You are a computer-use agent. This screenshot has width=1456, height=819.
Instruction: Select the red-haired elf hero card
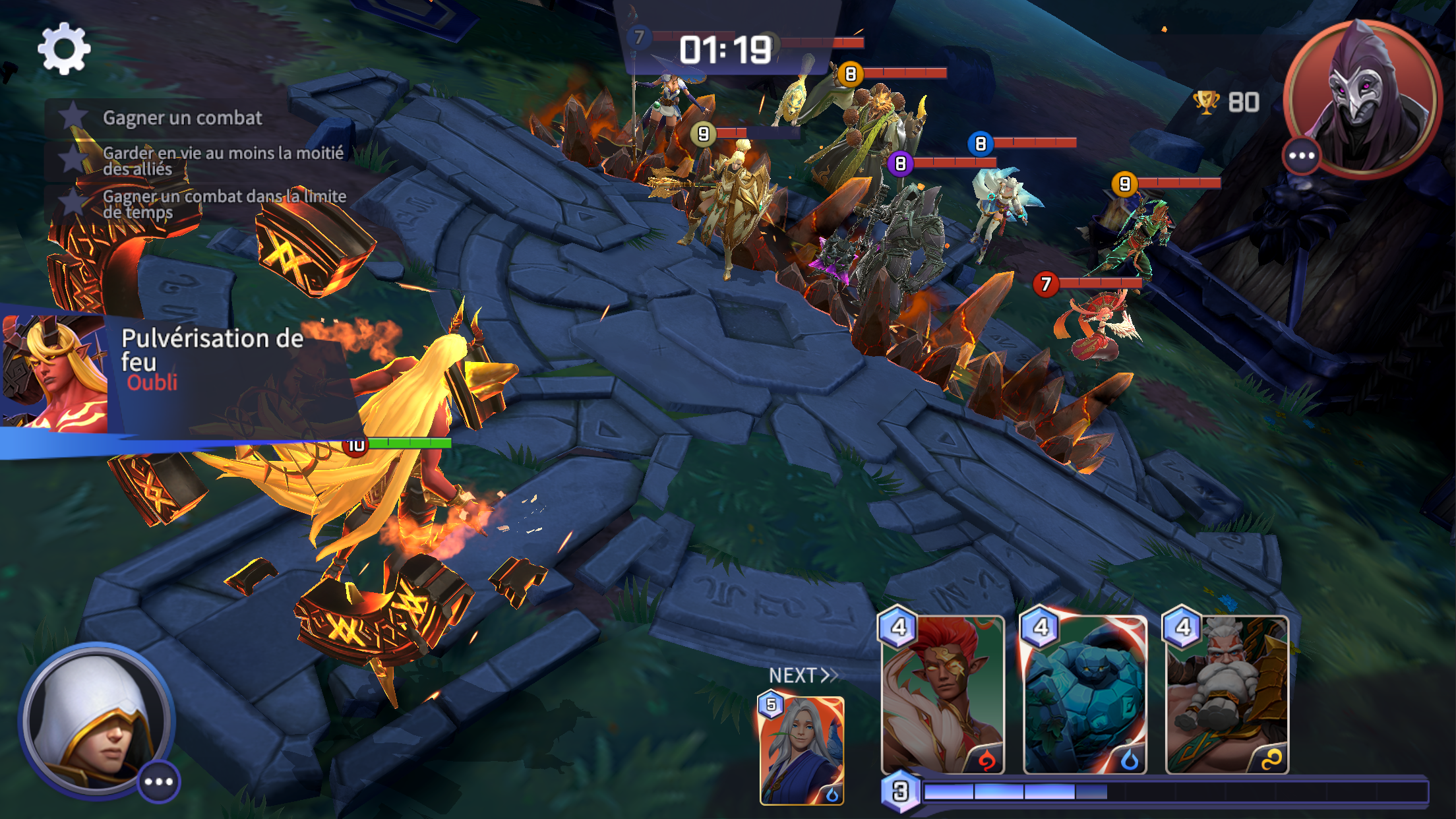[x=943, y=694]
